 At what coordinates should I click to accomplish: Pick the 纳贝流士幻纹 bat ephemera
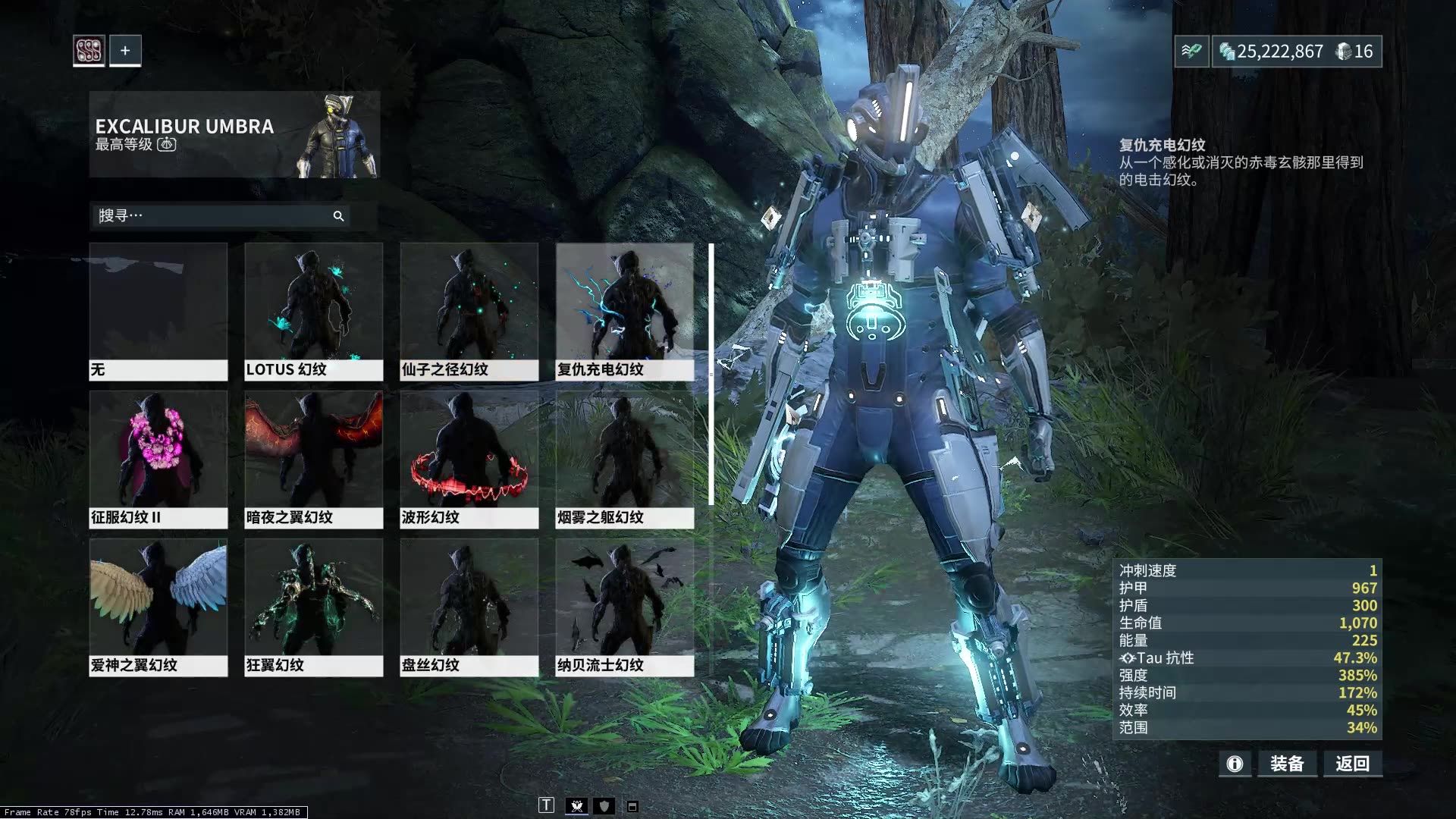click(x=624, y=607)
